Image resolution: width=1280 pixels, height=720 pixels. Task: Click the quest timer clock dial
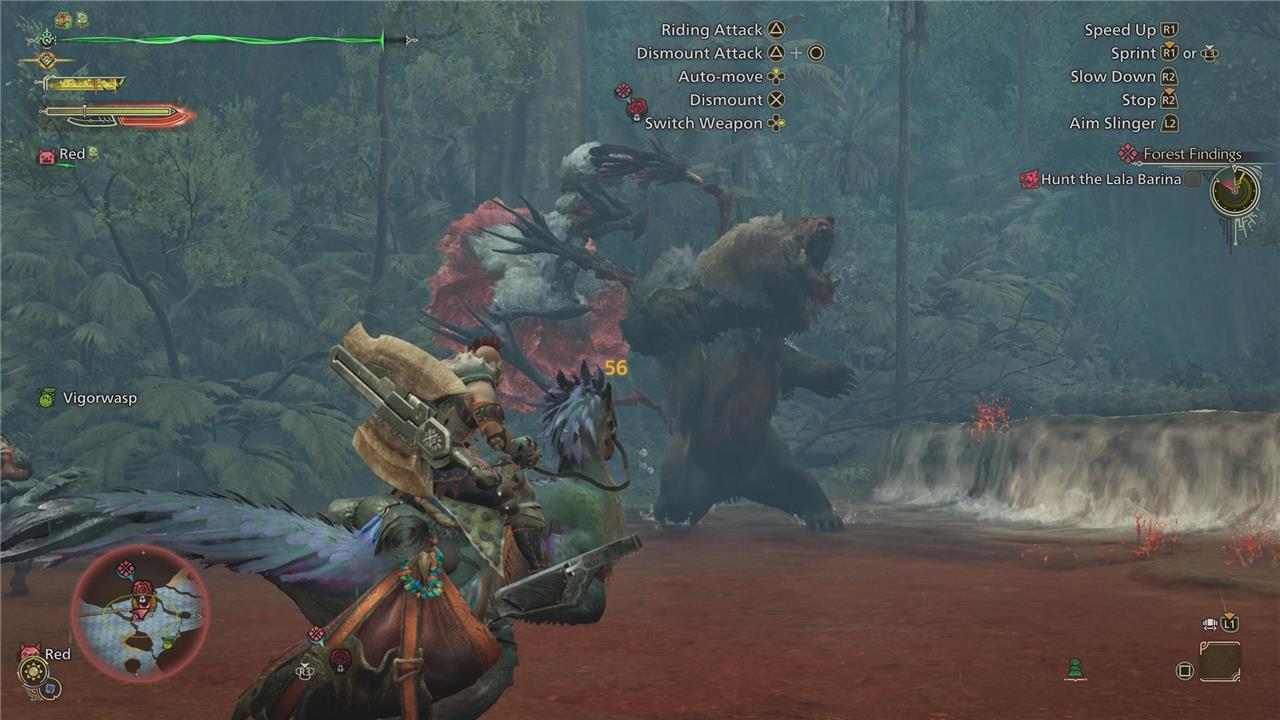(x=1234, y=190)
